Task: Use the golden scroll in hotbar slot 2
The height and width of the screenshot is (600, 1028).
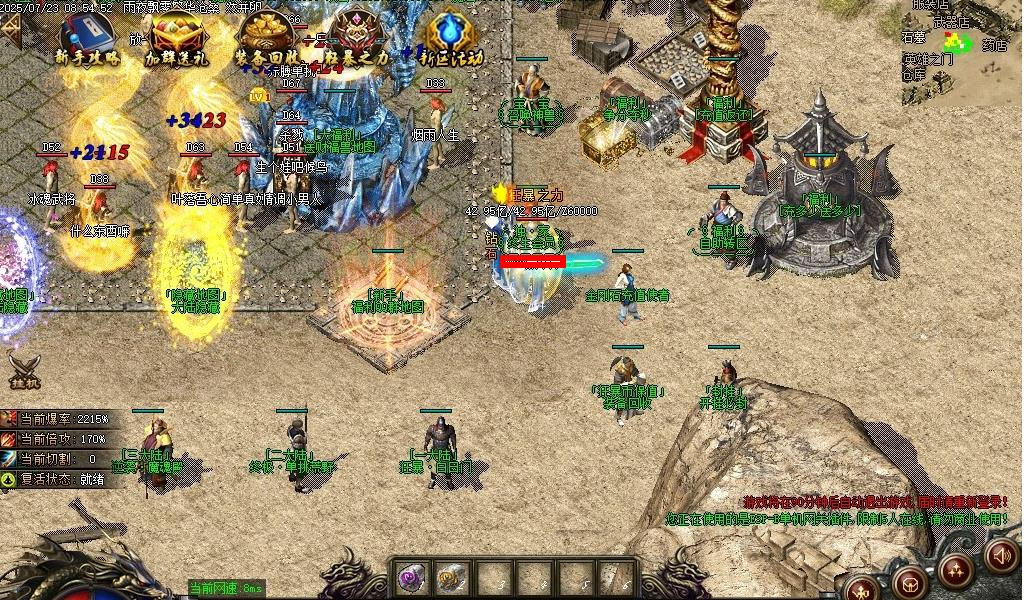Action: tap(452, 577)
